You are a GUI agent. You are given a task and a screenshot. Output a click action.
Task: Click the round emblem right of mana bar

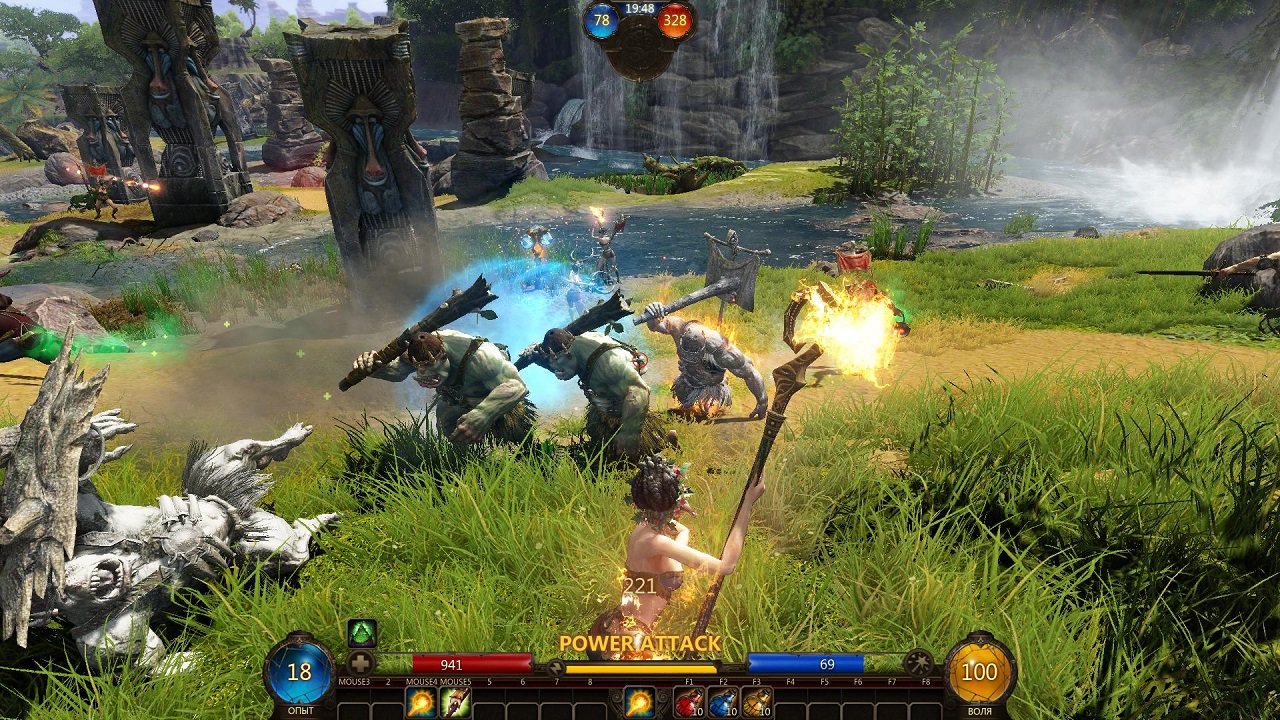[918, 663]
